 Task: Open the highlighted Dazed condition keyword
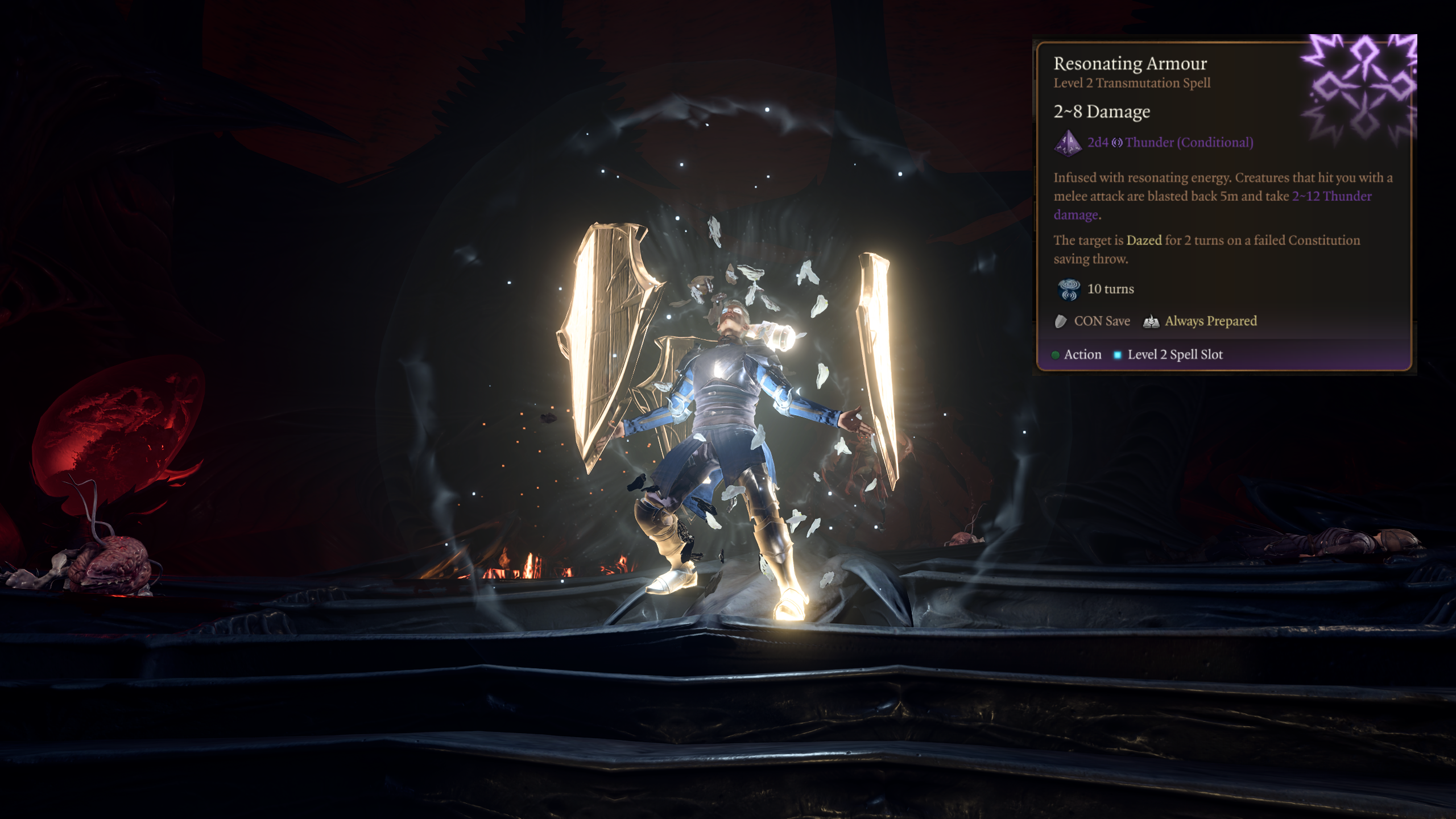click(1144, 241)
